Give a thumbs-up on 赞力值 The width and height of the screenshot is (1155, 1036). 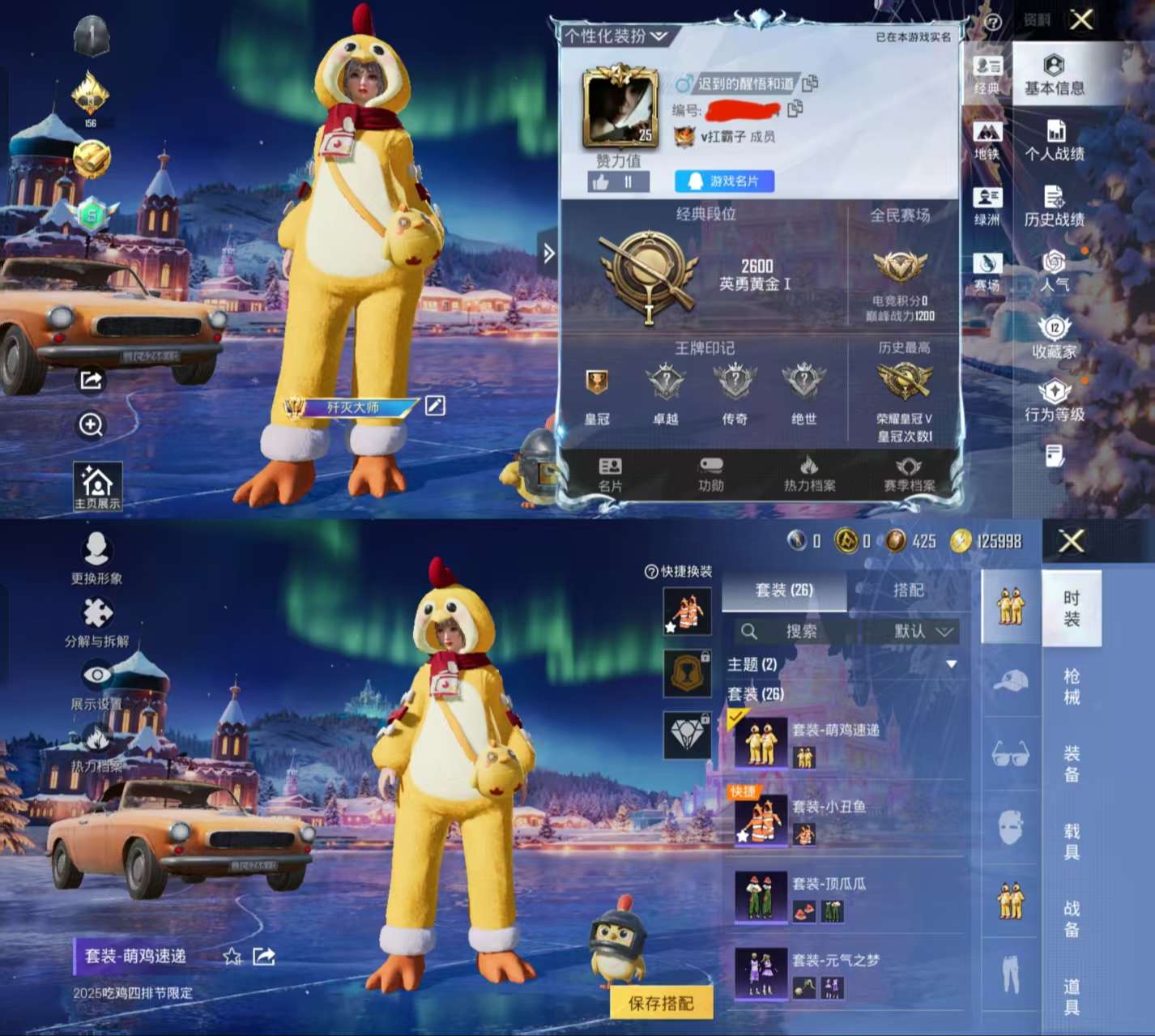point(600,182)
